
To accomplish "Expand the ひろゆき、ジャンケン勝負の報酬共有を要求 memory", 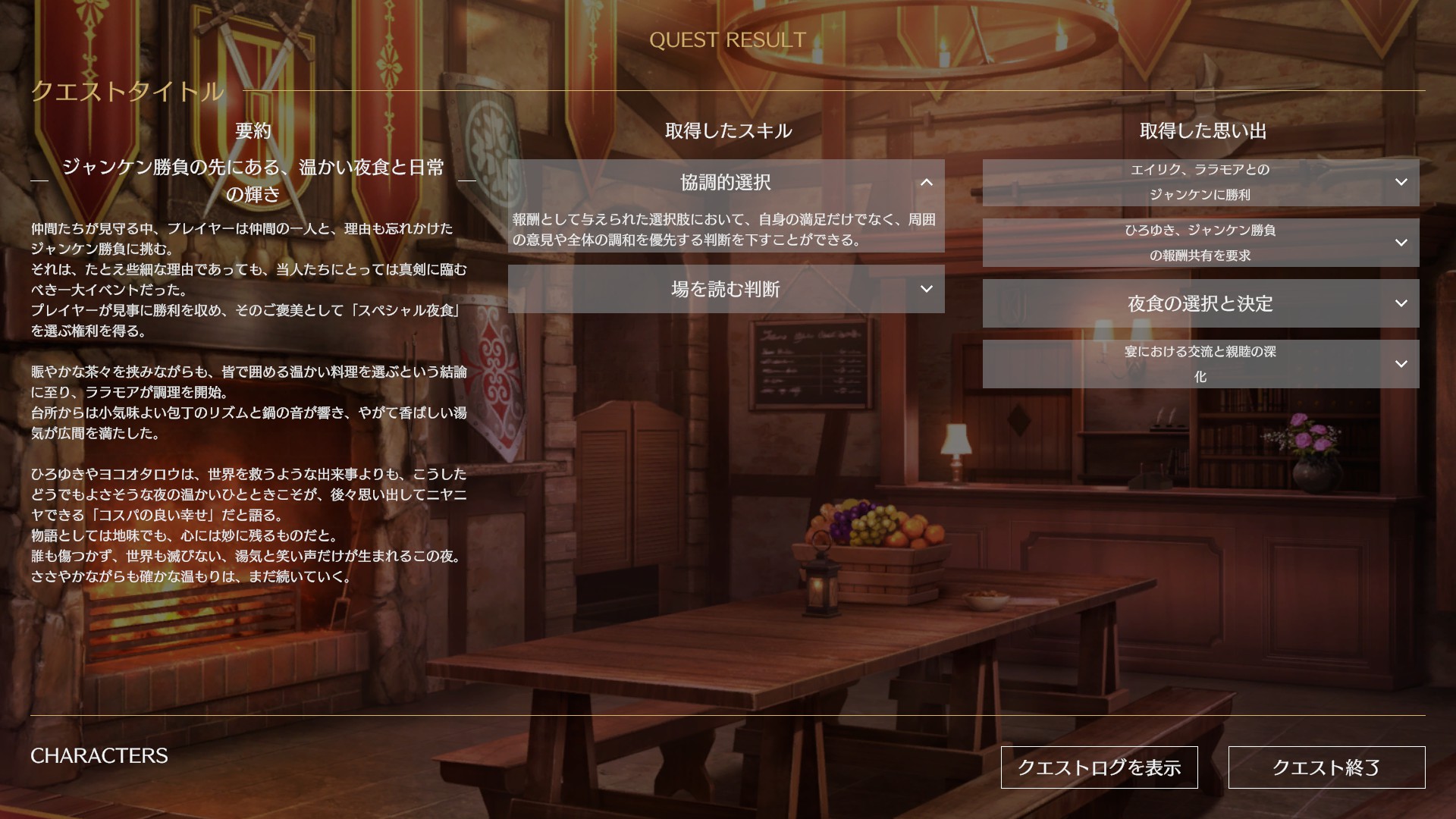I will pyautogui.click(x=1401, y=243).
